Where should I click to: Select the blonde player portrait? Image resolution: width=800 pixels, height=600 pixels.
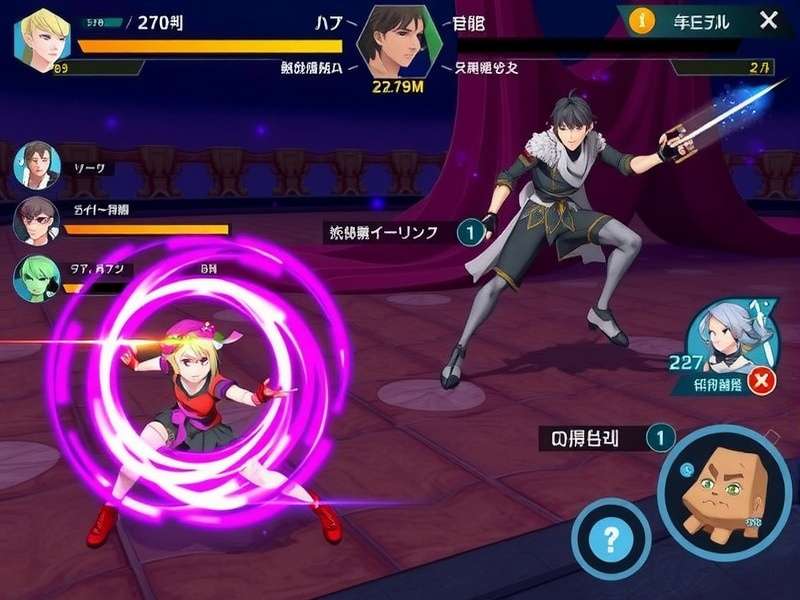[x=41, y=37]
